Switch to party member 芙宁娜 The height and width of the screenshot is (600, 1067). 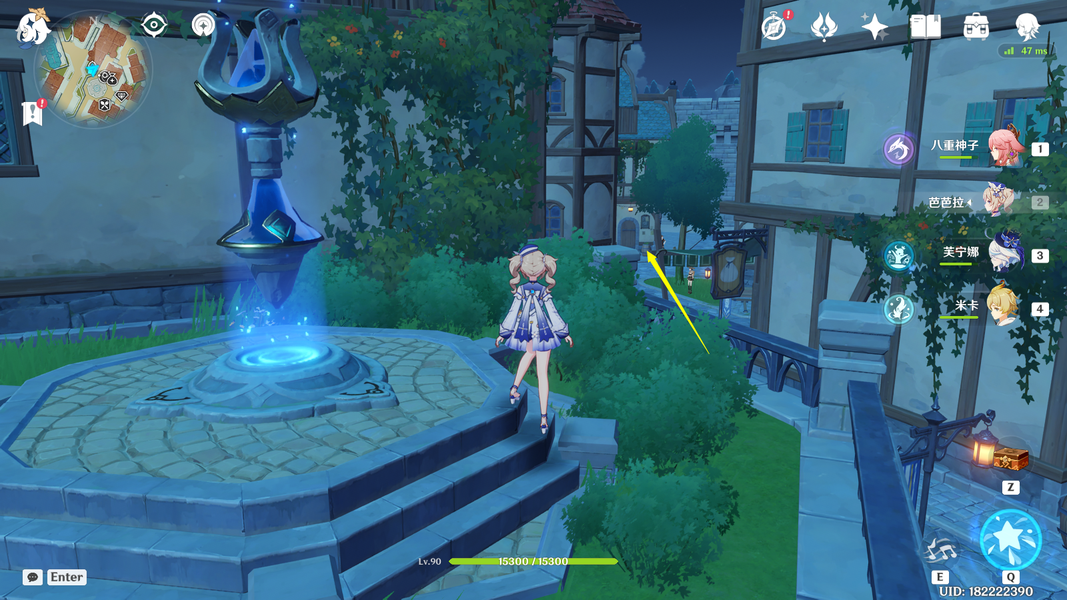(x=1005, y=254)
